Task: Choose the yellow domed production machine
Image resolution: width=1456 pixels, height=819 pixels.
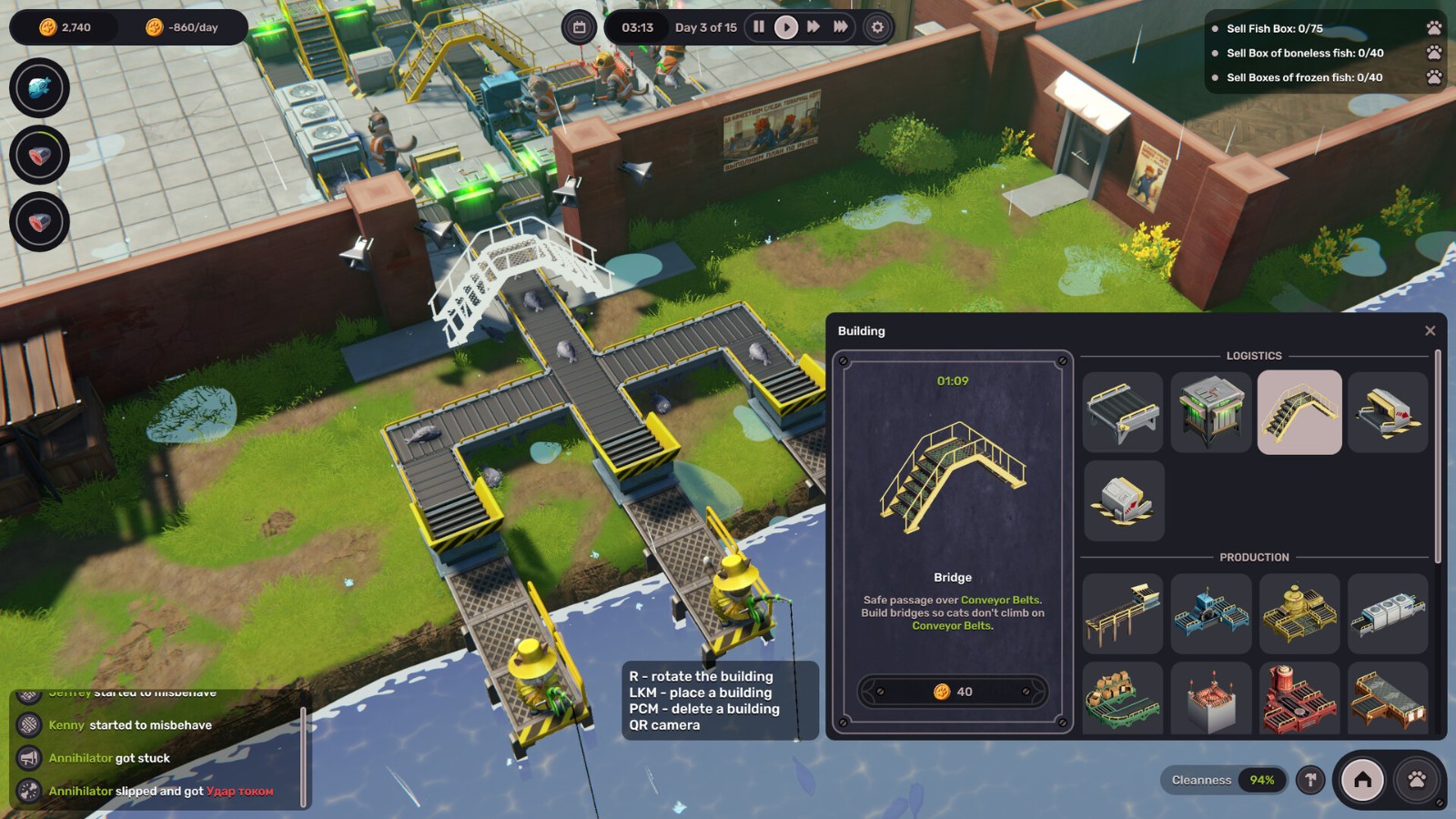Action: 1299,613
